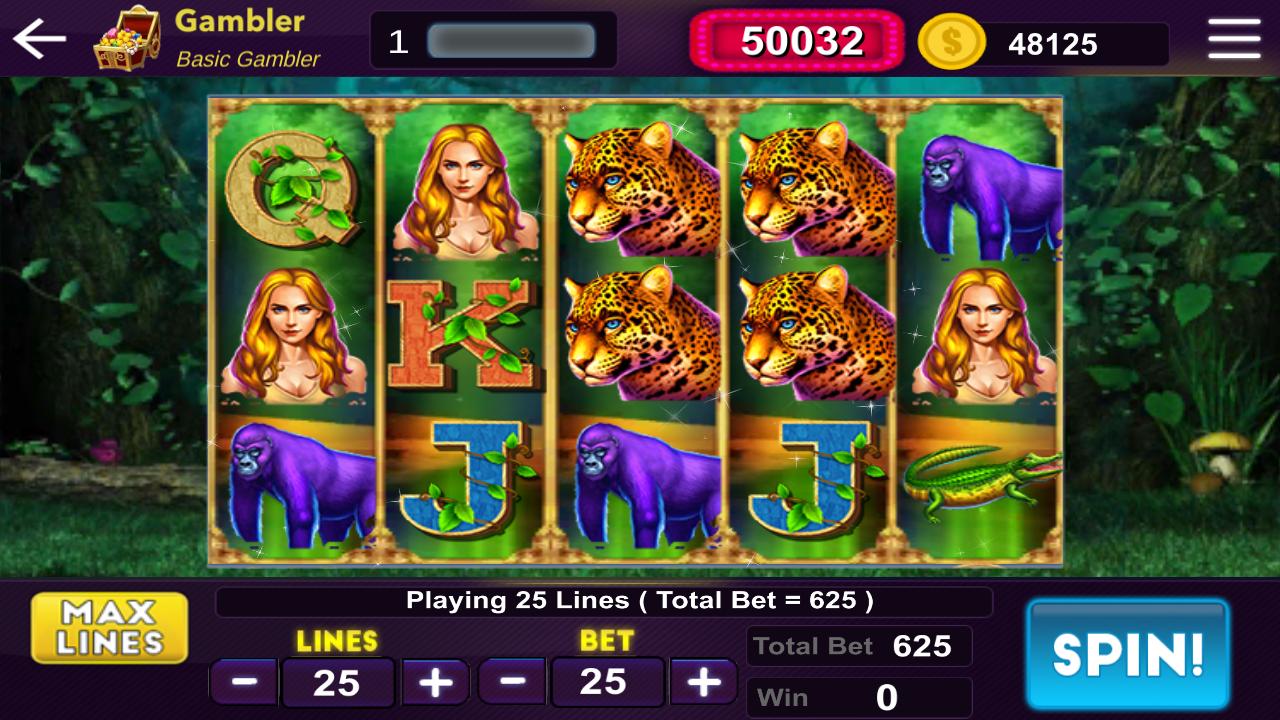Tap the Win counter showing 0
1280x720 pixels.
pyautogui.click(x=858, y=696)
